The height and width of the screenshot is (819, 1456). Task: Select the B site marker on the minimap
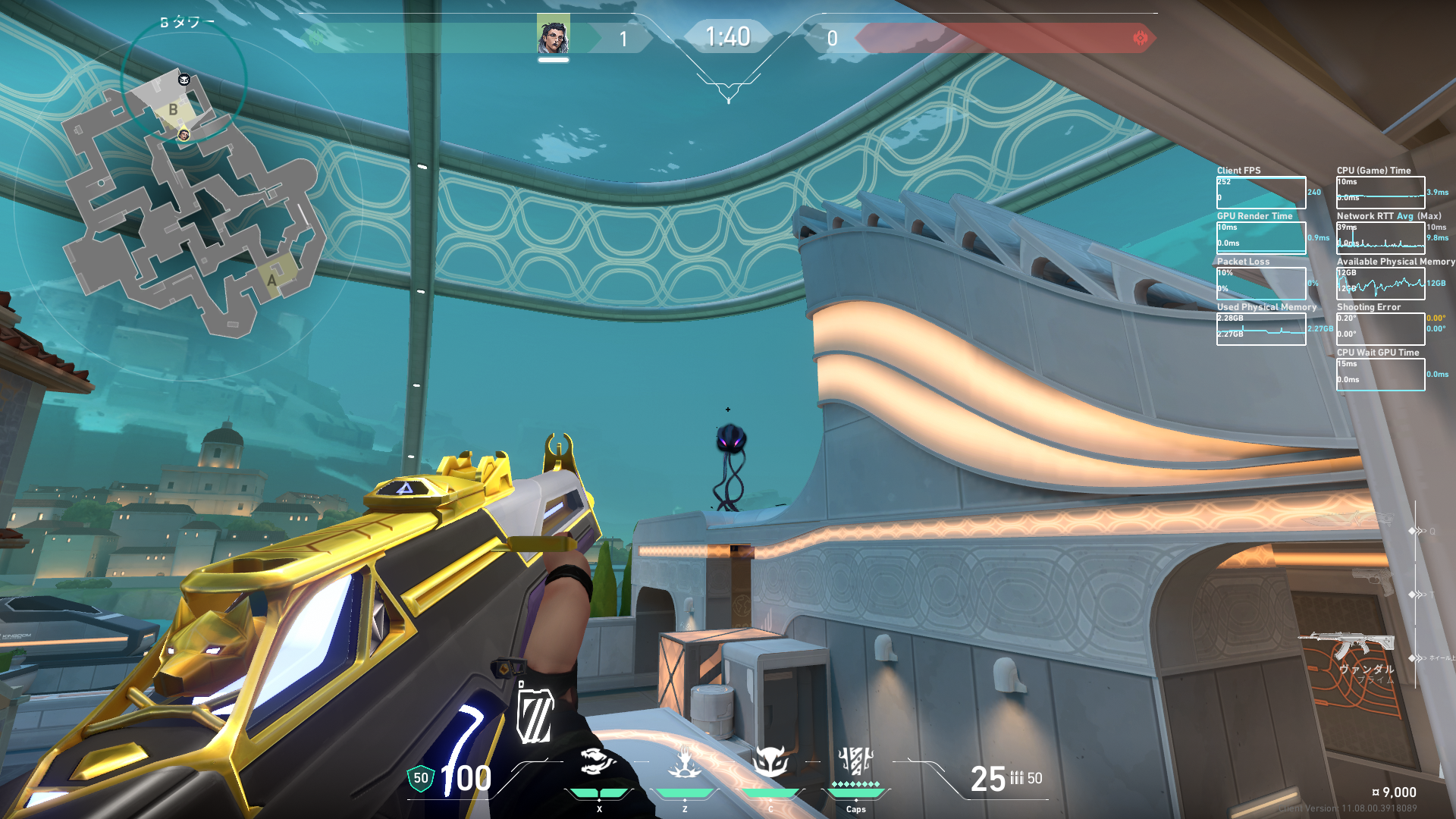tap(174, 110)
